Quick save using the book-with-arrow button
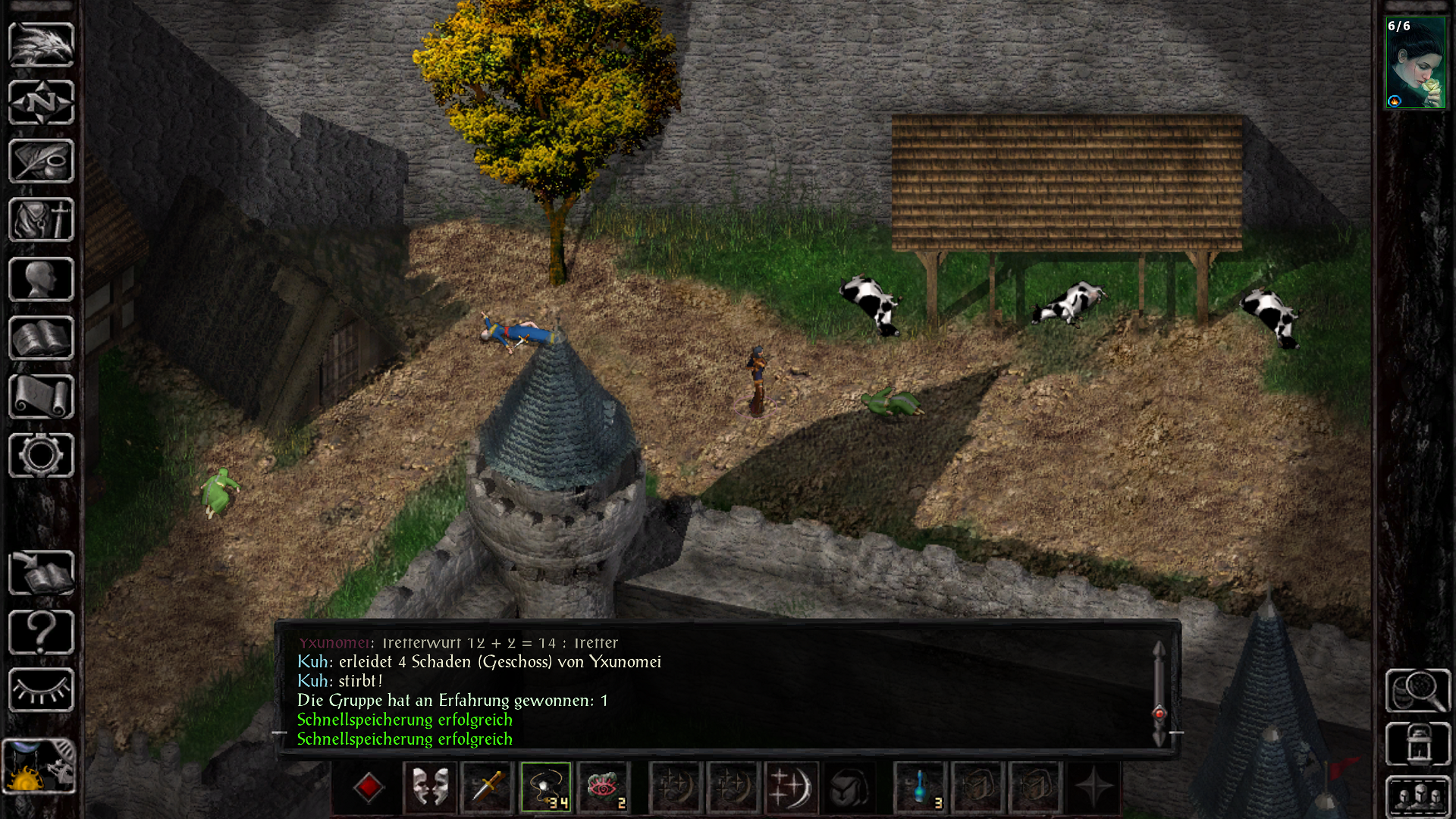Screen dimensions: 1456x819 (41, 573)
